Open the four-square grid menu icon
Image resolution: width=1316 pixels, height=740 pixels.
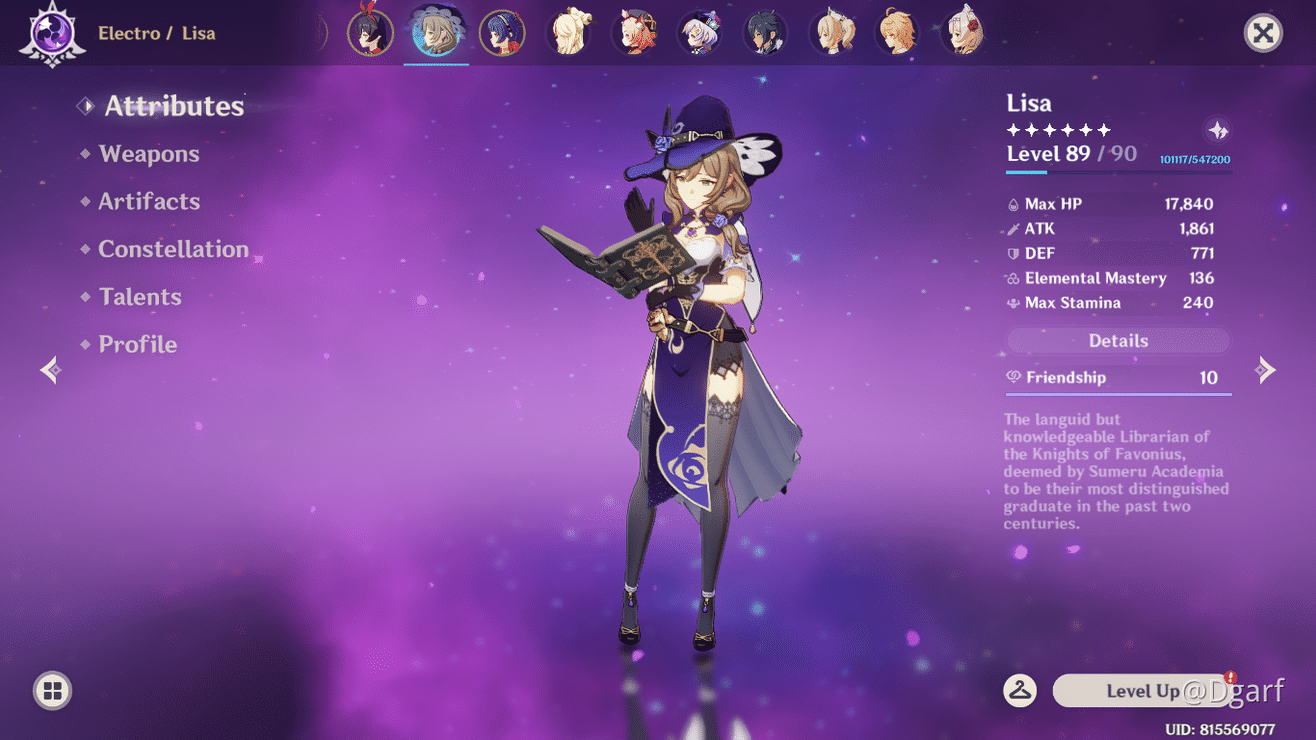pos(52,690)
